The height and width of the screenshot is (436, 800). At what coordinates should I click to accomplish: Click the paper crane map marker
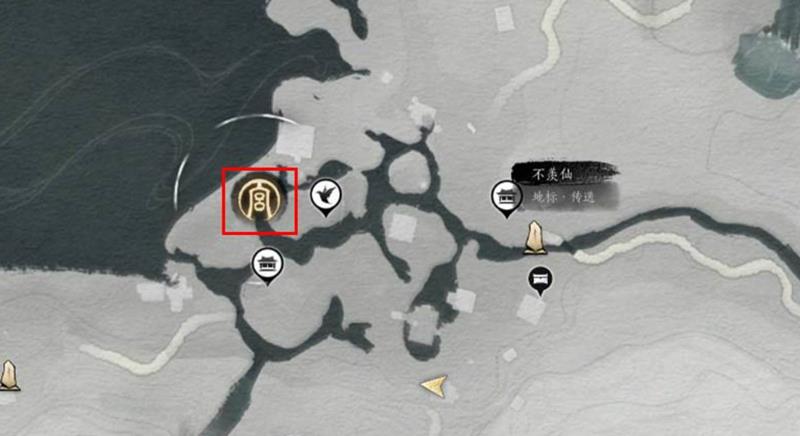pos(324,196)
